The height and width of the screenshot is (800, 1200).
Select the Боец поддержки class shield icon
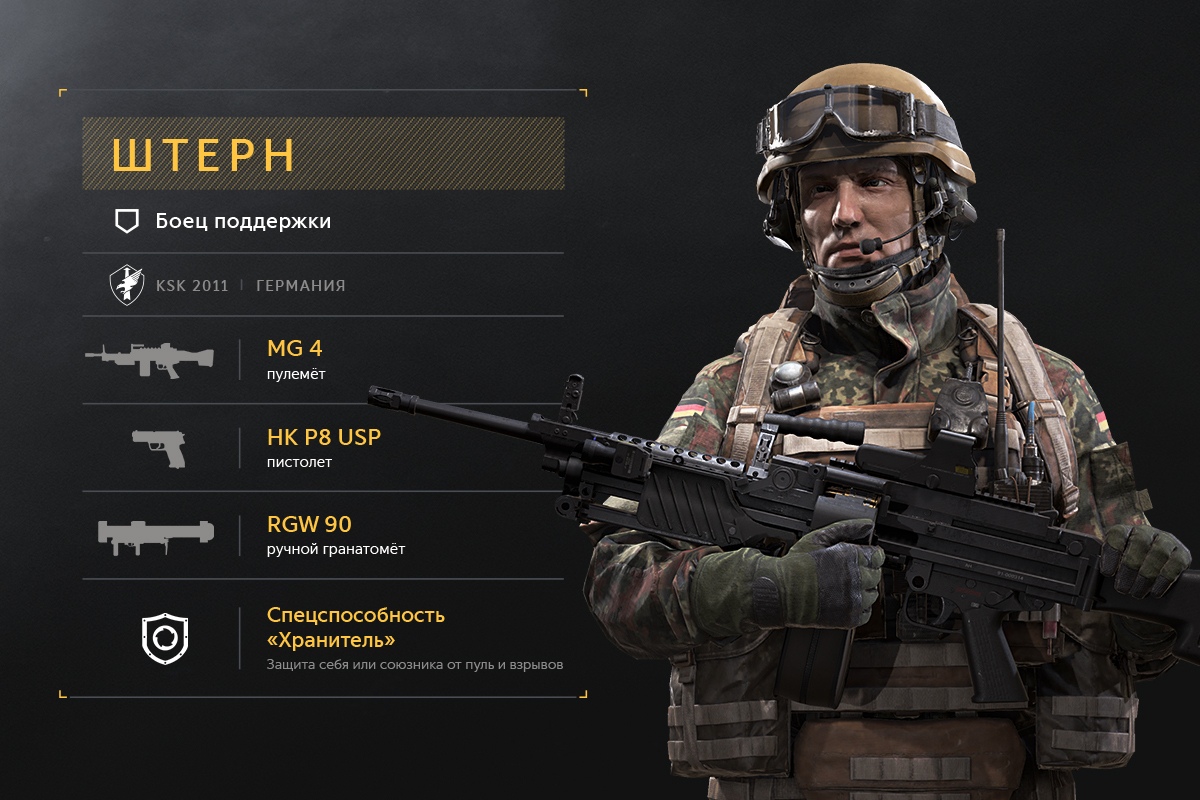126,222
